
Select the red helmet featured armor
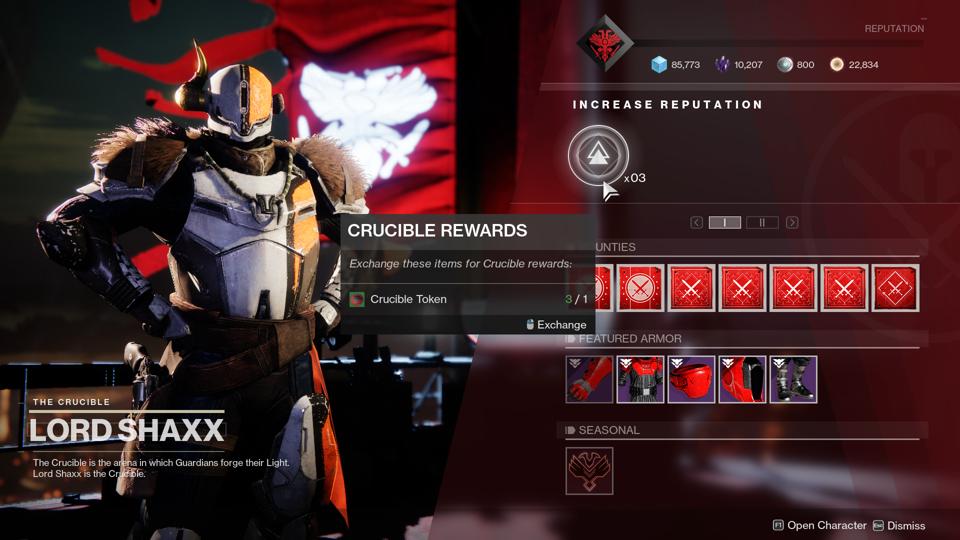[x=691, y=380]
